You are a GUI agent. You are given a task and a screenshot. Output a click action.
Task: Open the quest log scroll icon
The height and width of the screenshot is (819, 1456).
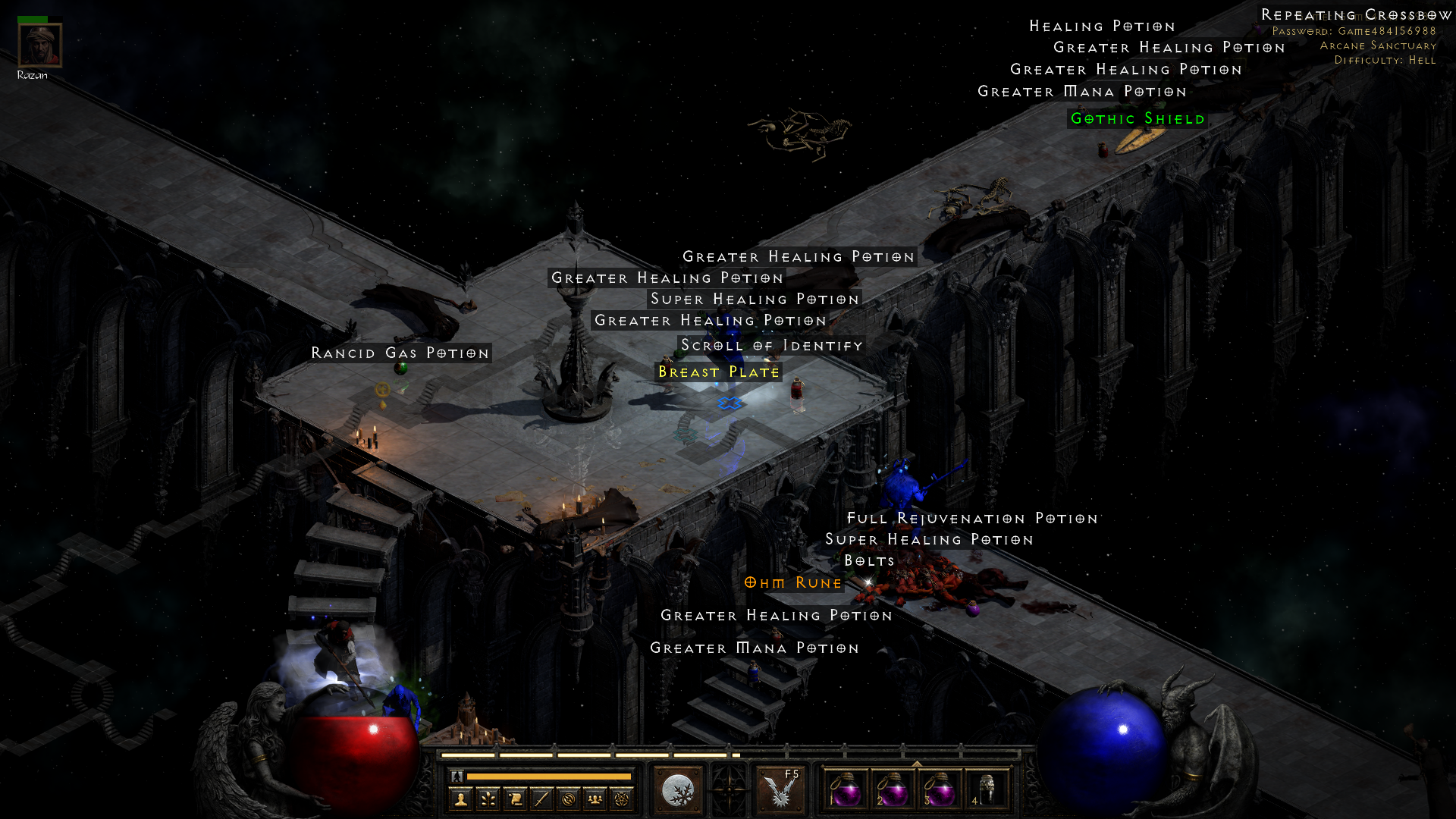click(515, 799)
